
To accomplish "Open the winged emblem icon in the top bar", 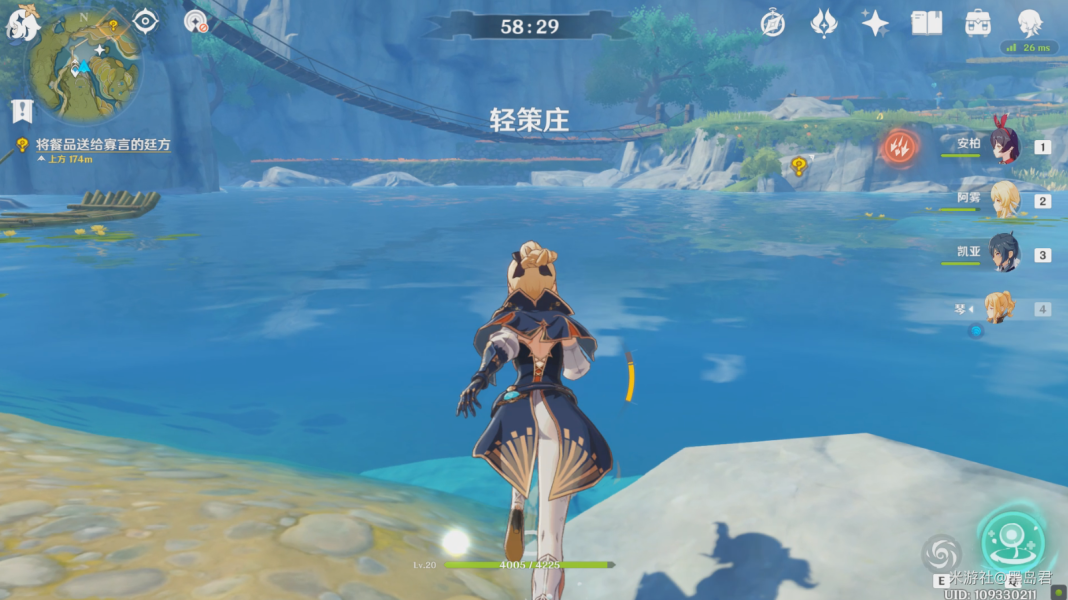I will pyautogui.click(x=823, y=23).
